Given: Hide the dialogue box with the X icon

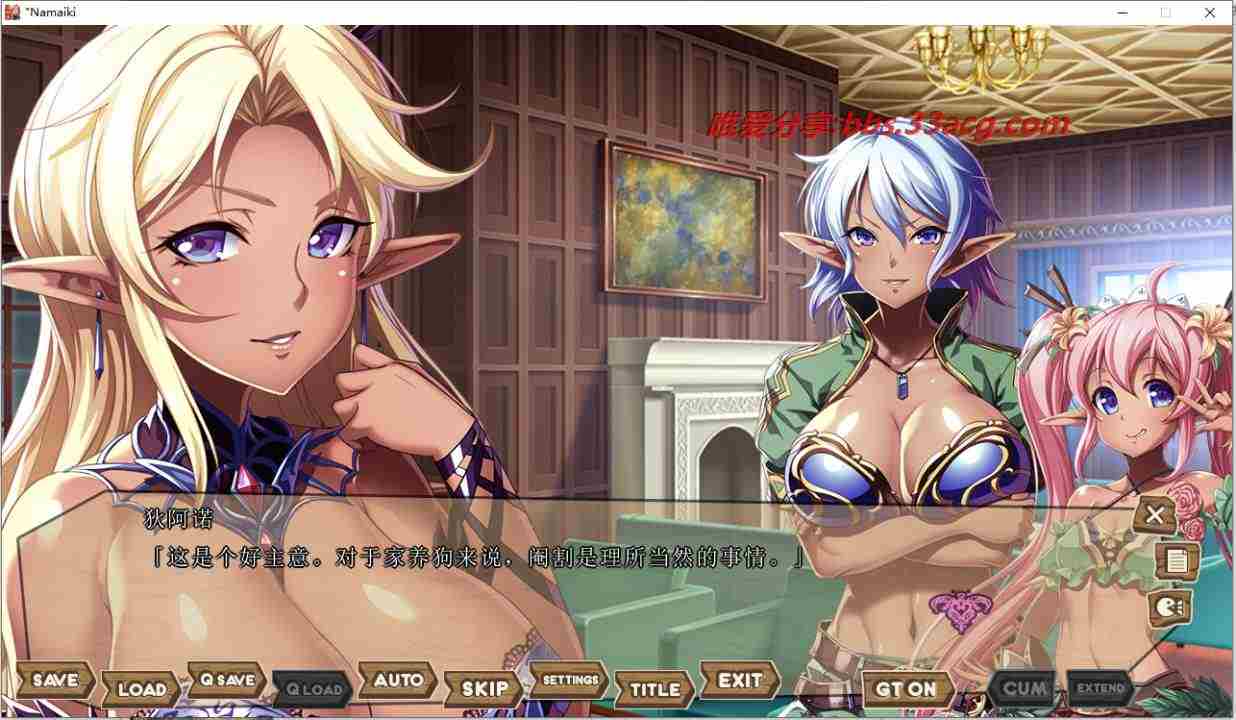Looking at the screenshot, I should tap(1155, 515).
